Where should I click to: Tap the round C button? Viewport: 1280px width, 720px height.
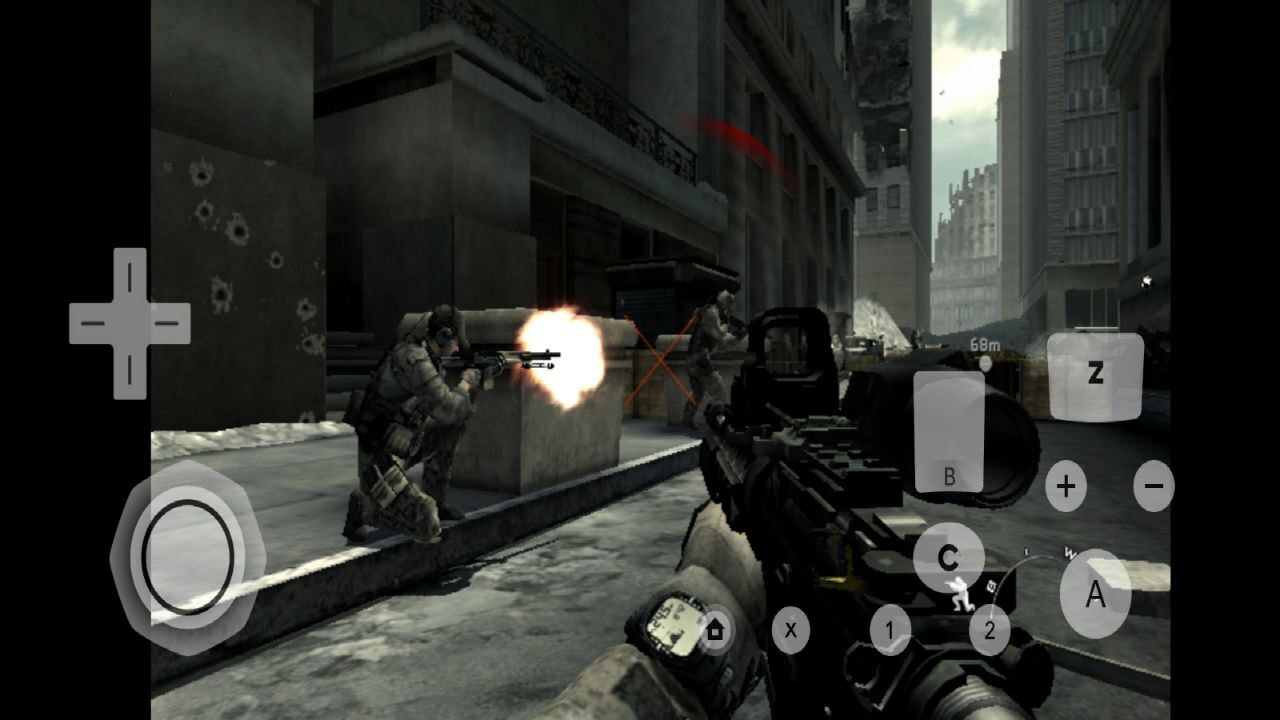[948, 558]
